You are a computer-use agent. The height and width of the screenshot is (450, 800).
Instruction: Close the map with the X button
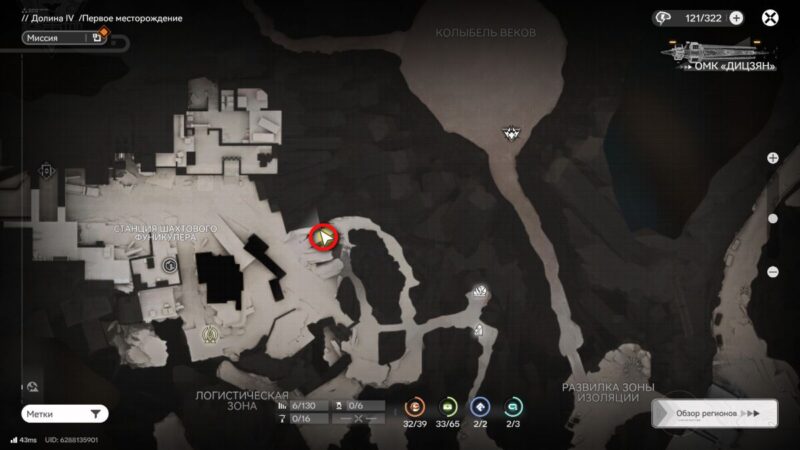point(770,17)
